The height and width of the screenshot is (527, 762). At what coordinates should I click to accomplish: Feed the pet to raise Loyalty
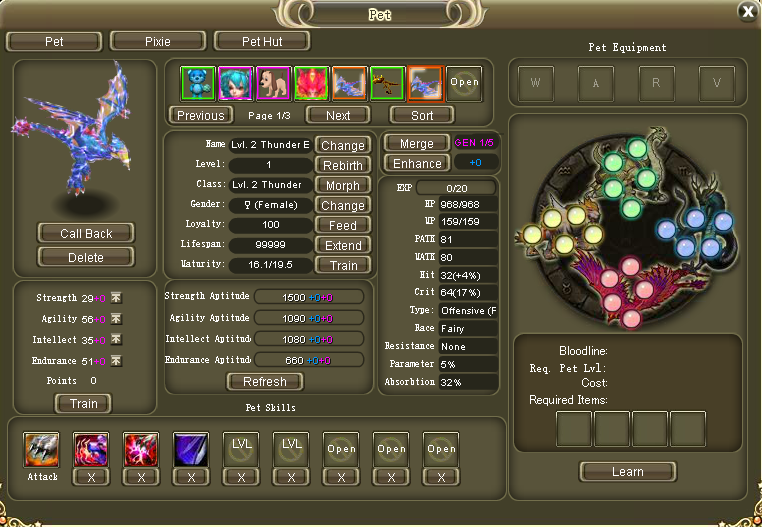point(343,225)
